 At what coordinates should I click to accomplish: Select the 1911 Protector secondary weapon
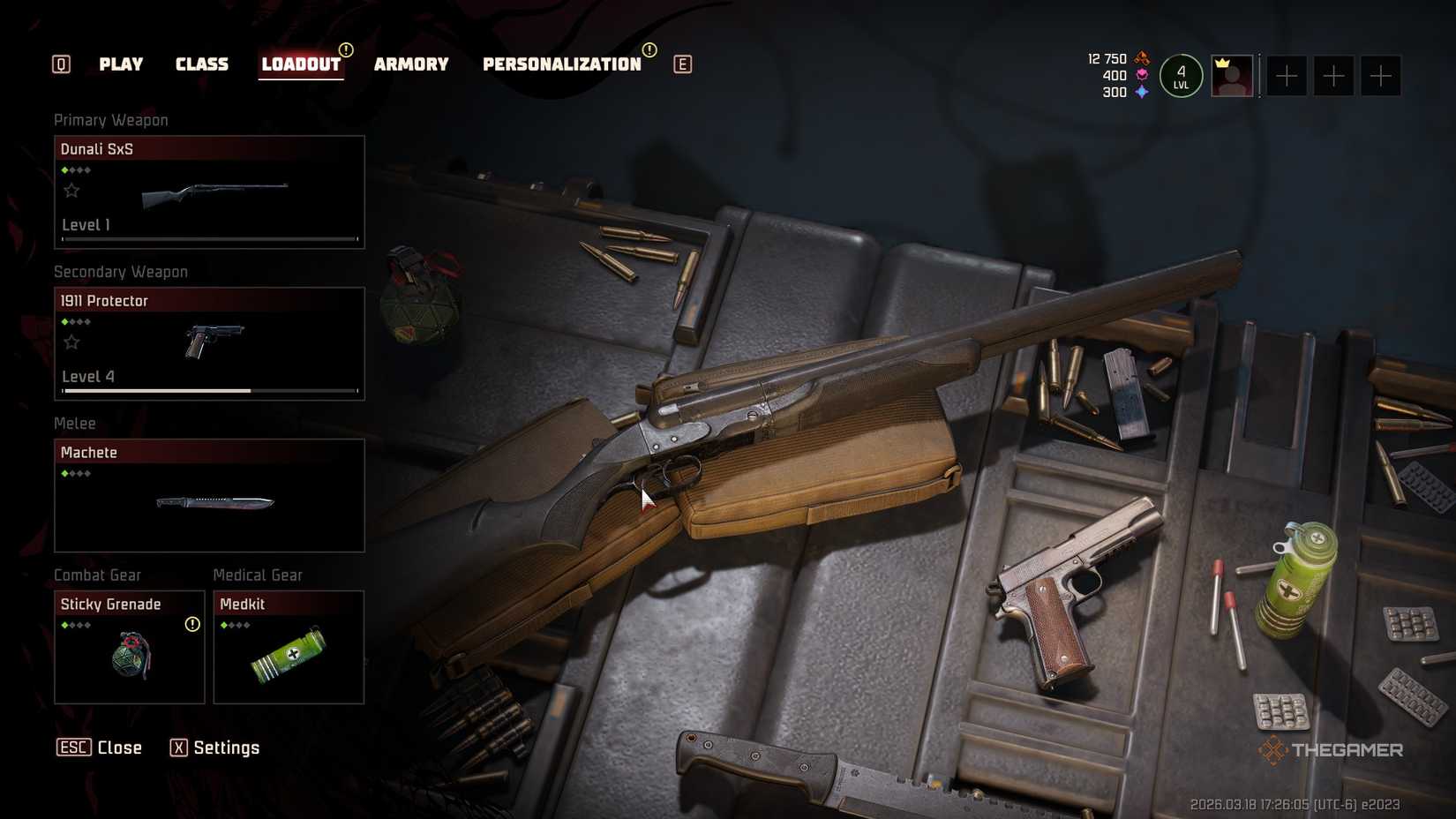click(208, 344)
